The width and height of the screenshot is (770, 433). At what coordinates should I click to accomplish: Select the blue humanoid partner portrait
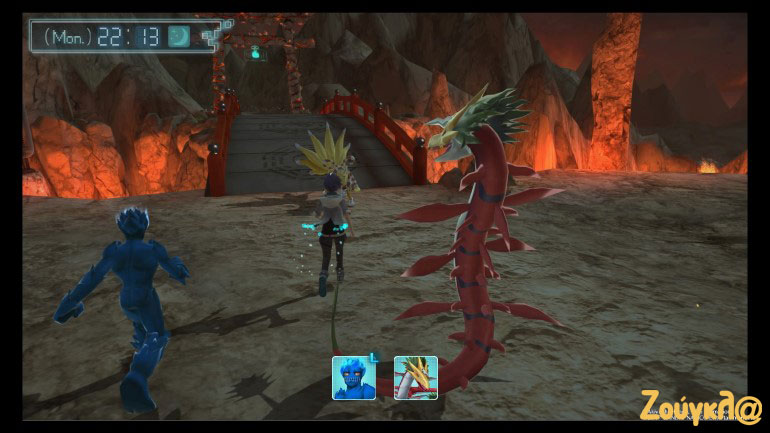tap(354, 378)
